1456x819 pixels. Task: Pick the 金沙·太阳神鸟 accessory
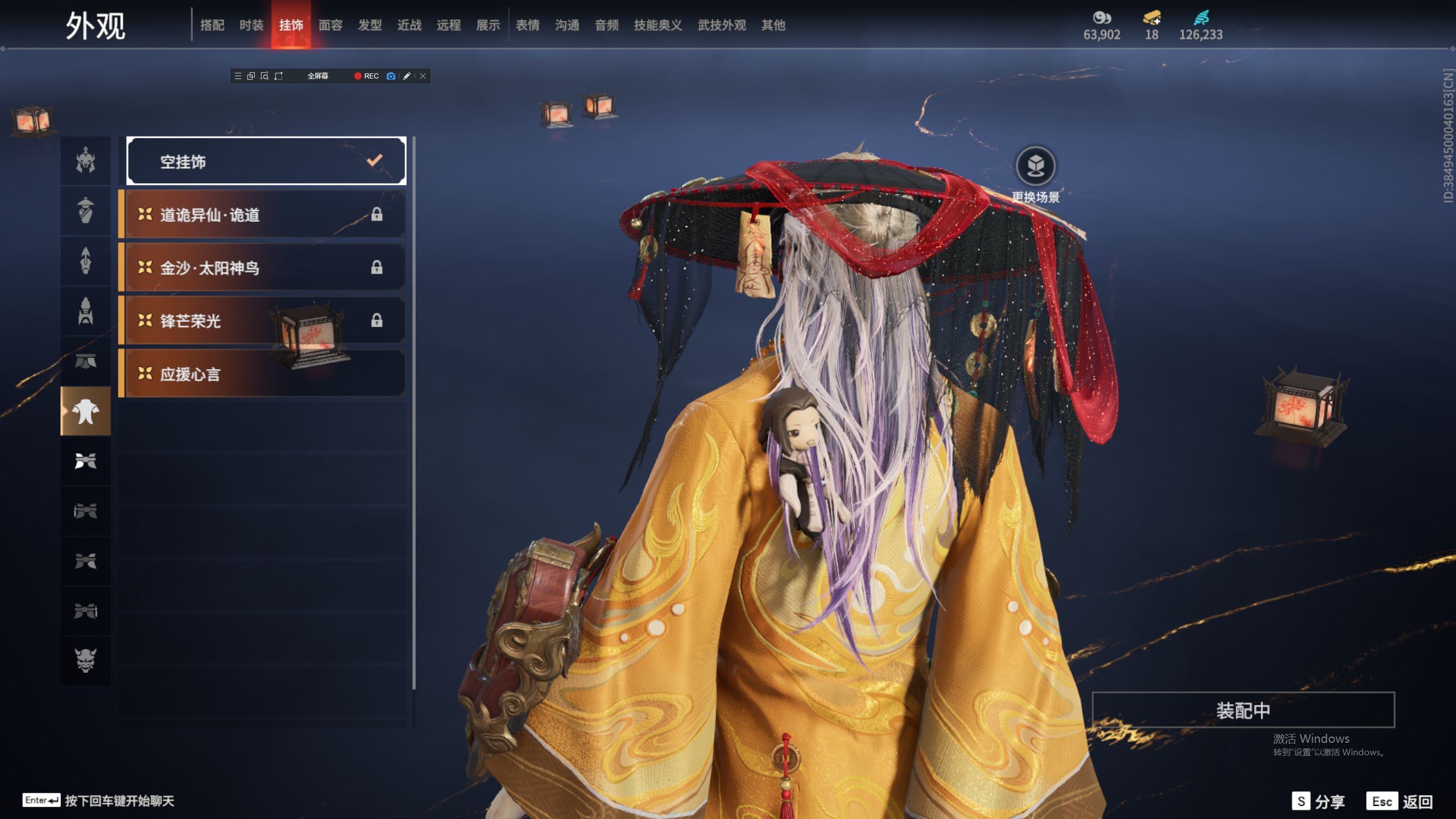coord(264,267)
